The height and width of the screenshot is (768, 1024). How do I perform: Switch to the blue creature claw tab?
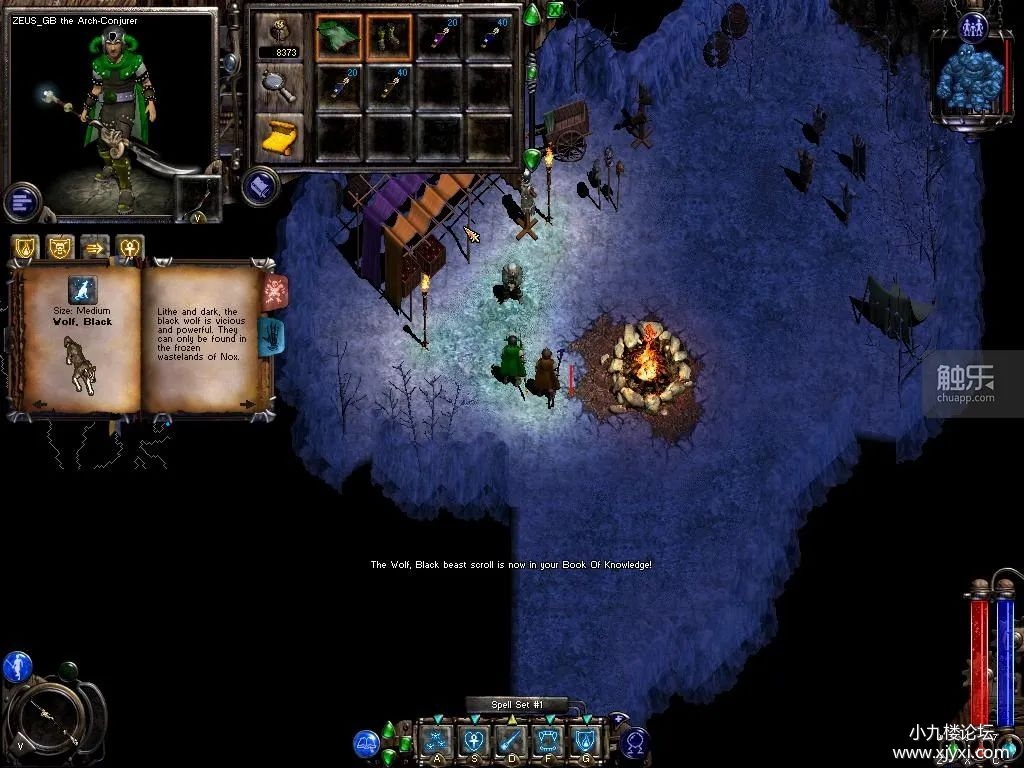[273, 337]
